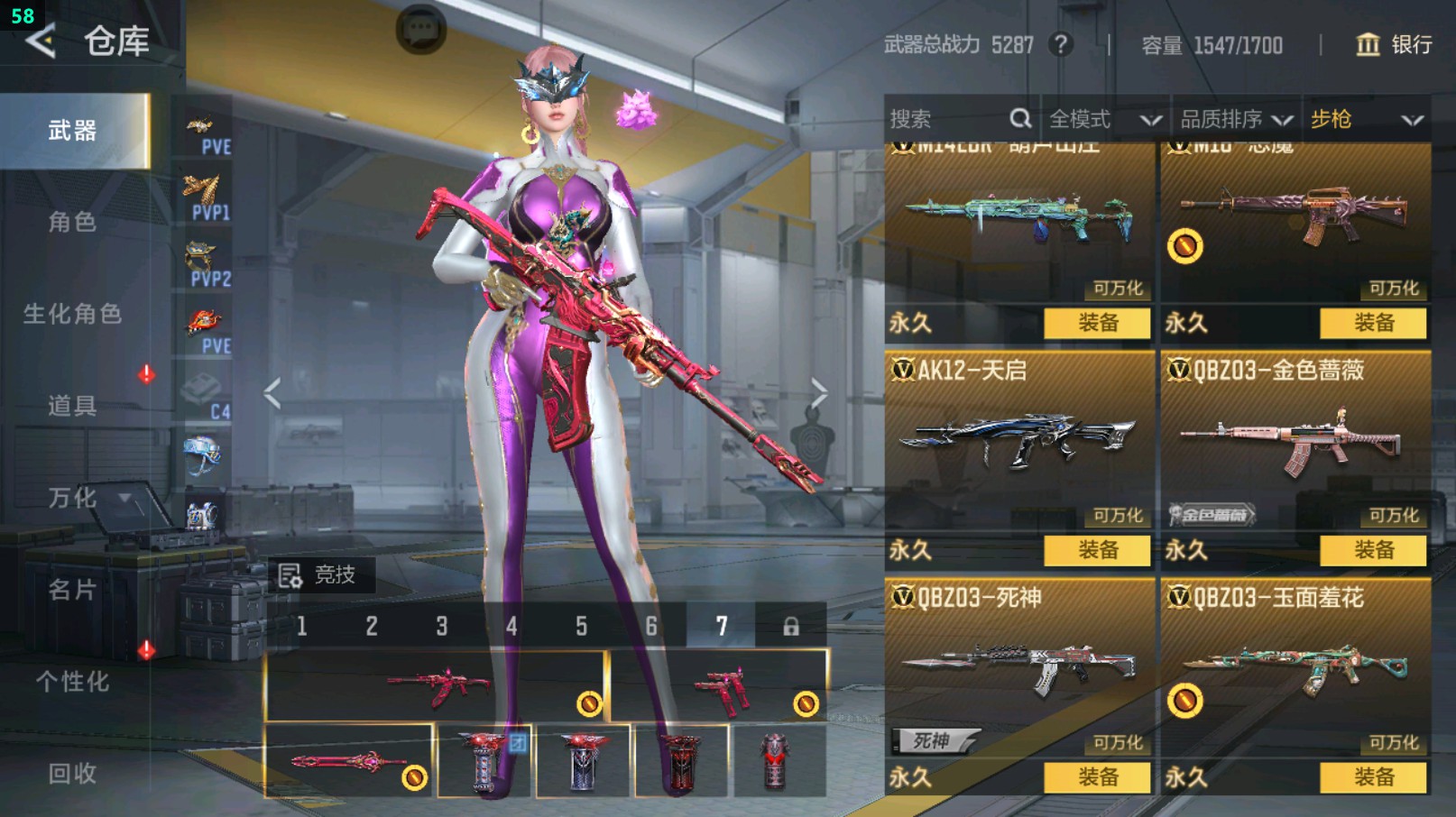Screen dimensions: 1456x817
Task: Click the 搜索 weapon search field
Action: point(947,119)
